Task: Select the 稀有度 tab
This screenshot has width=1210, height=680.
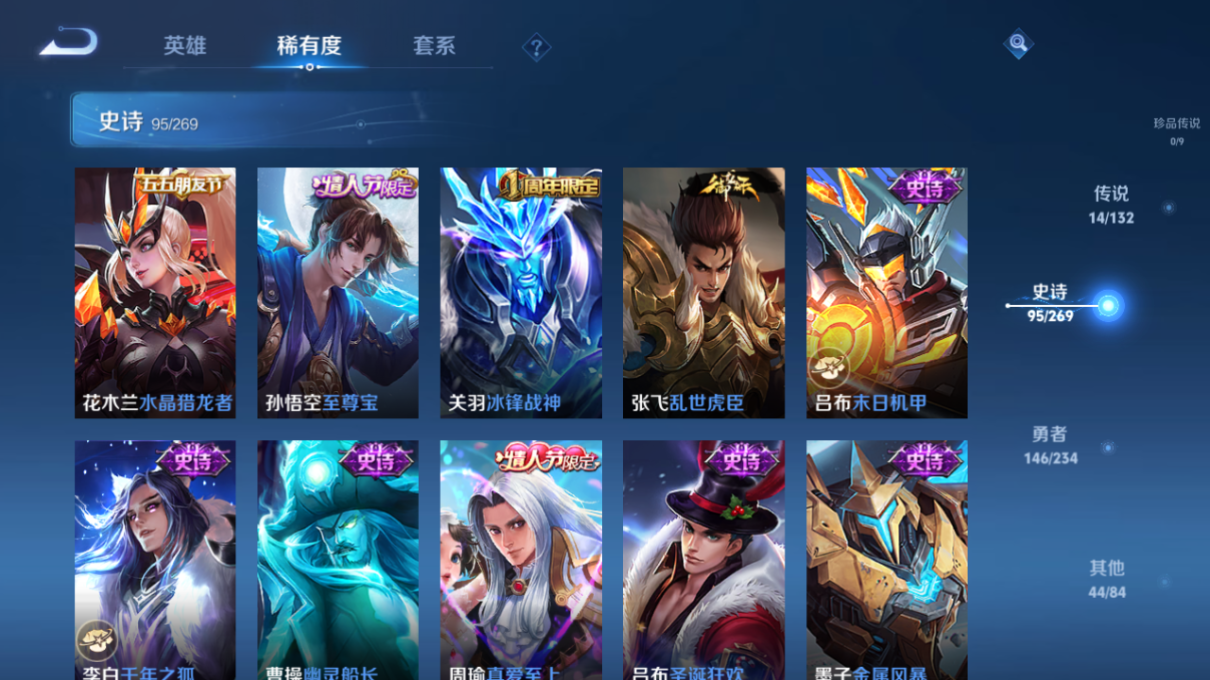Action: pos(309,46)
